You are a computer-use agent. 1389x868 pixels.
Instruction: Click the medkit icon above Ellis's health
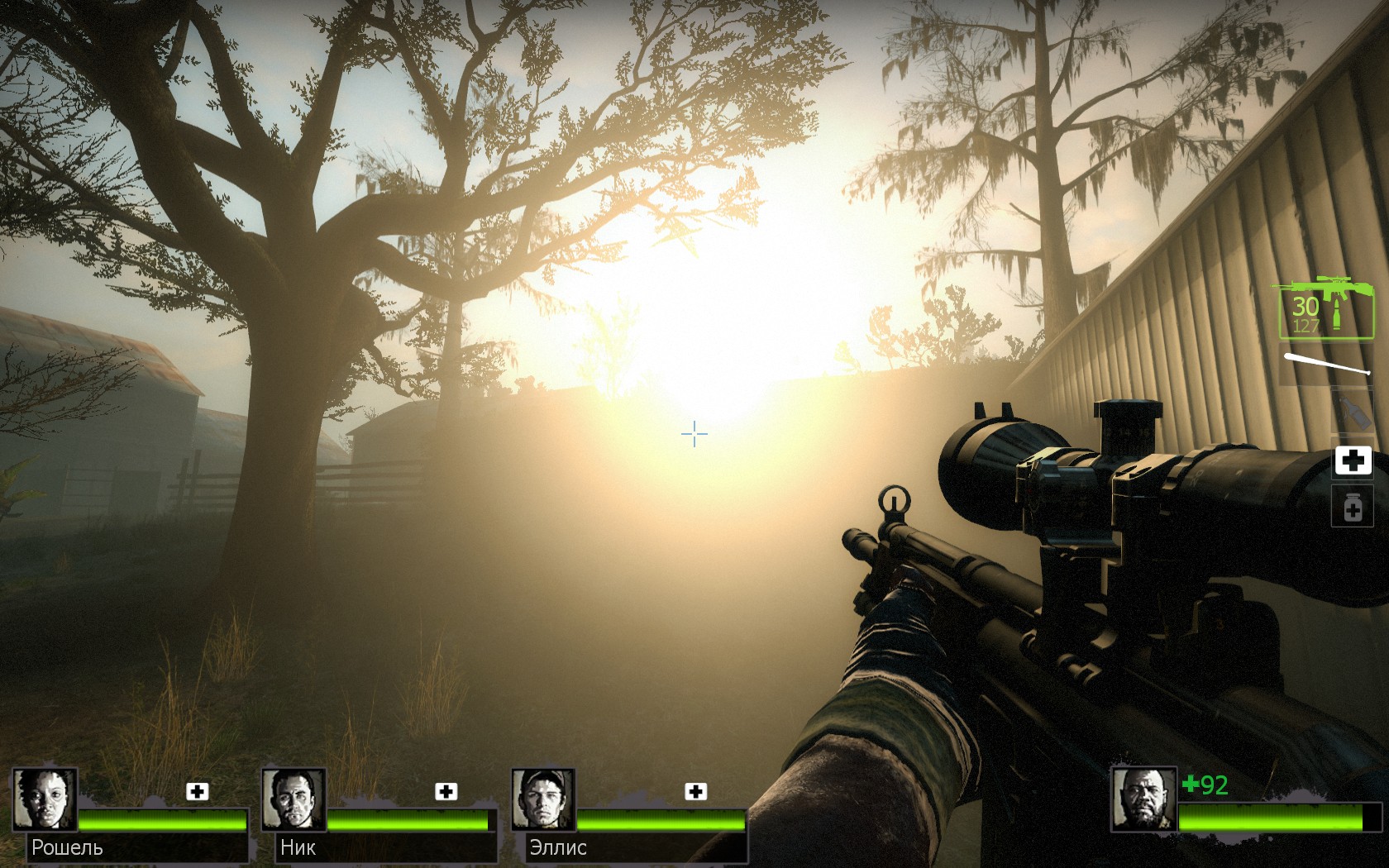tap(696, 791)
